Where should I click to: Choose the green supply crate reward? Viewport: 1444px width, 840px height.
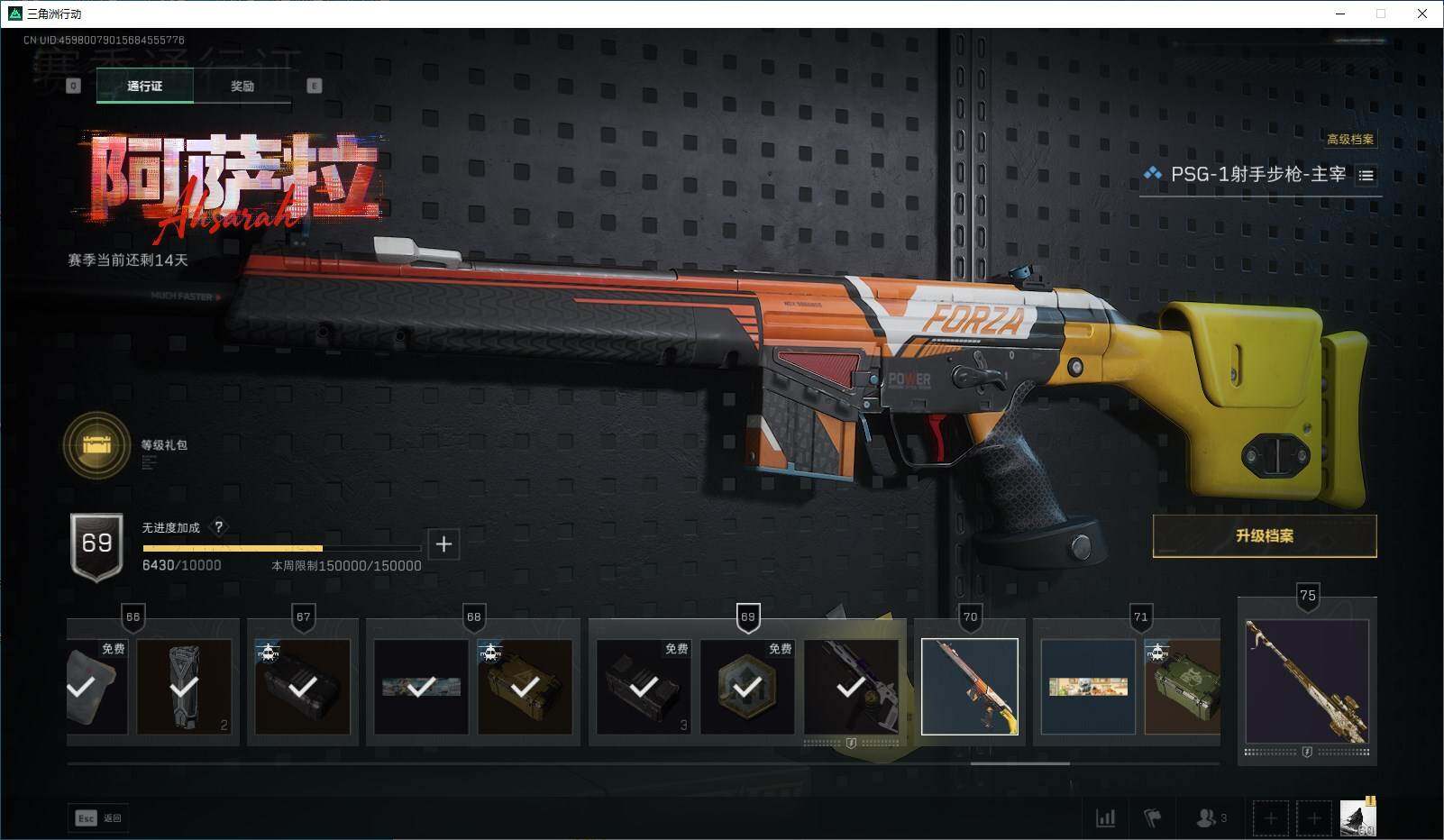click(x=1183, y=687)
